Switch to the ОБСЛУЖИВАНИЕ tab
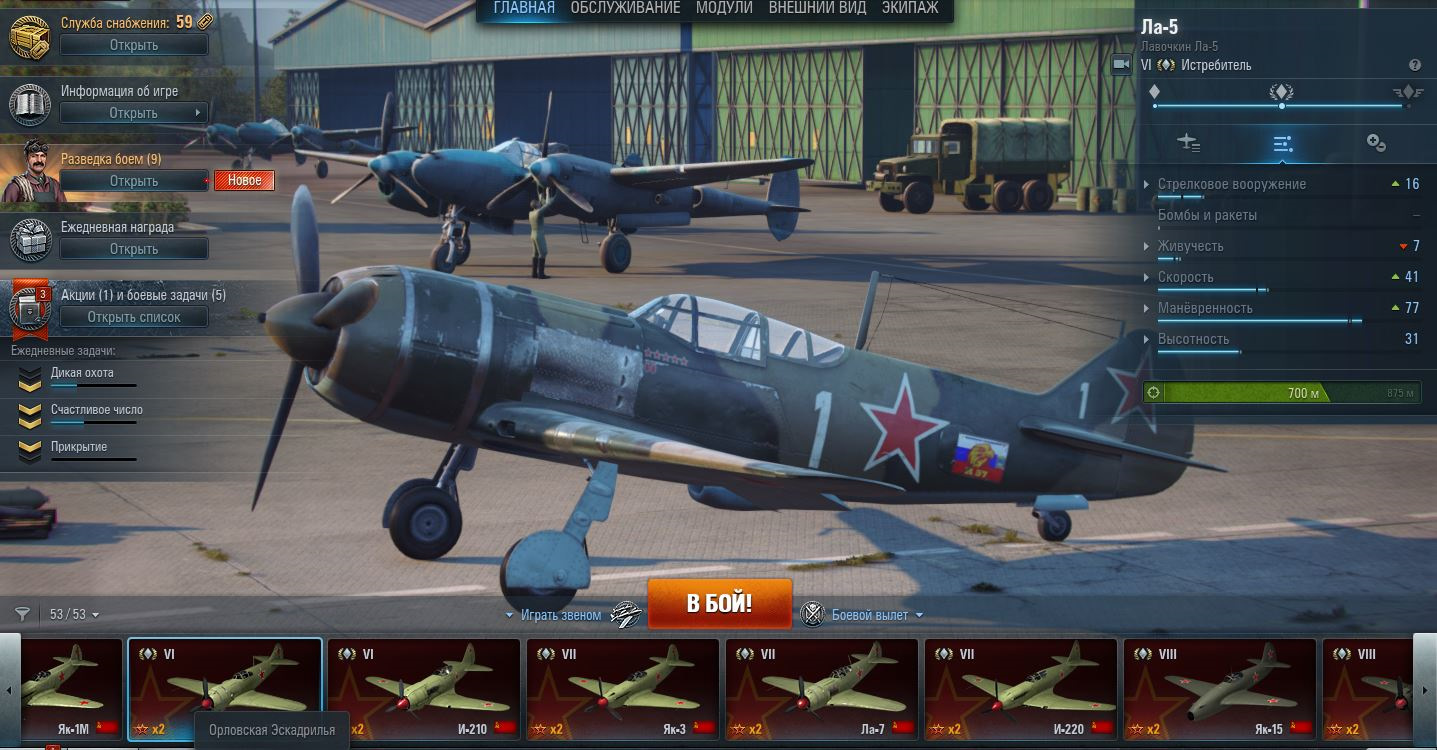Viewport: 1437px width, 750px height. click(x=625, y=8)
